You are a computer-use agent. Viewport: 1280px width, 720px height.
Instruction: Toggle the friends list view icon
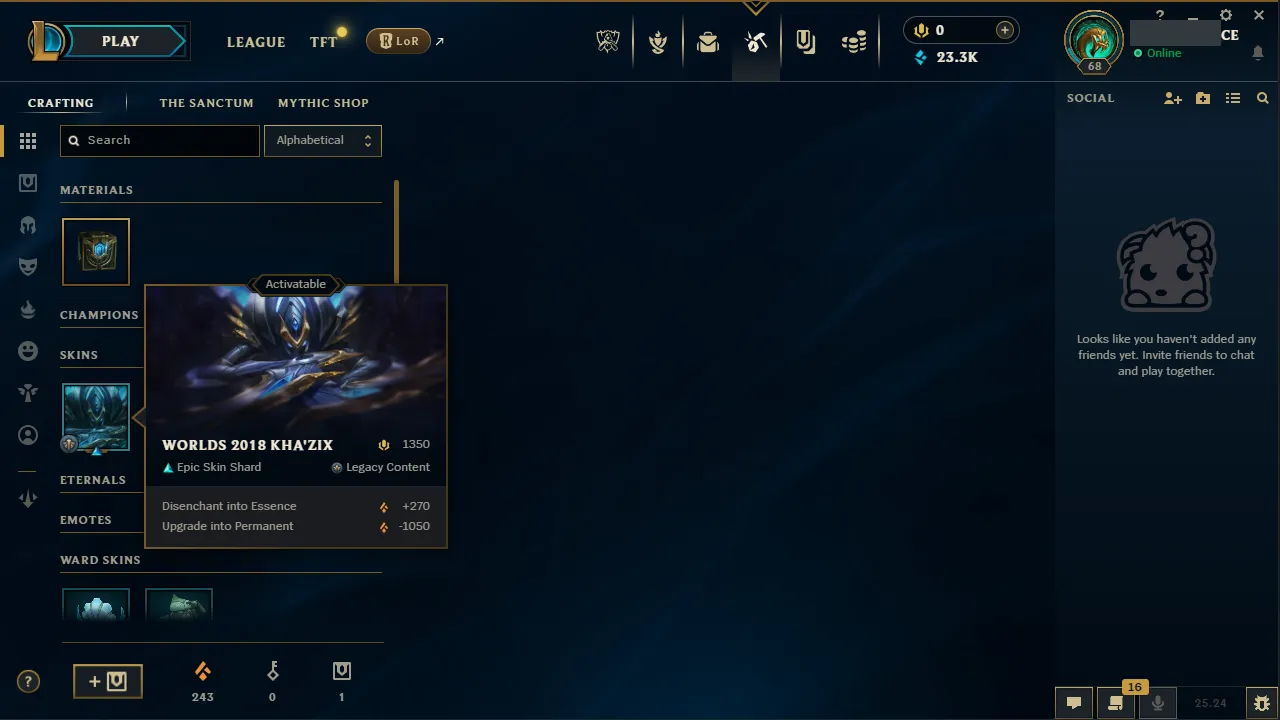1233,97
